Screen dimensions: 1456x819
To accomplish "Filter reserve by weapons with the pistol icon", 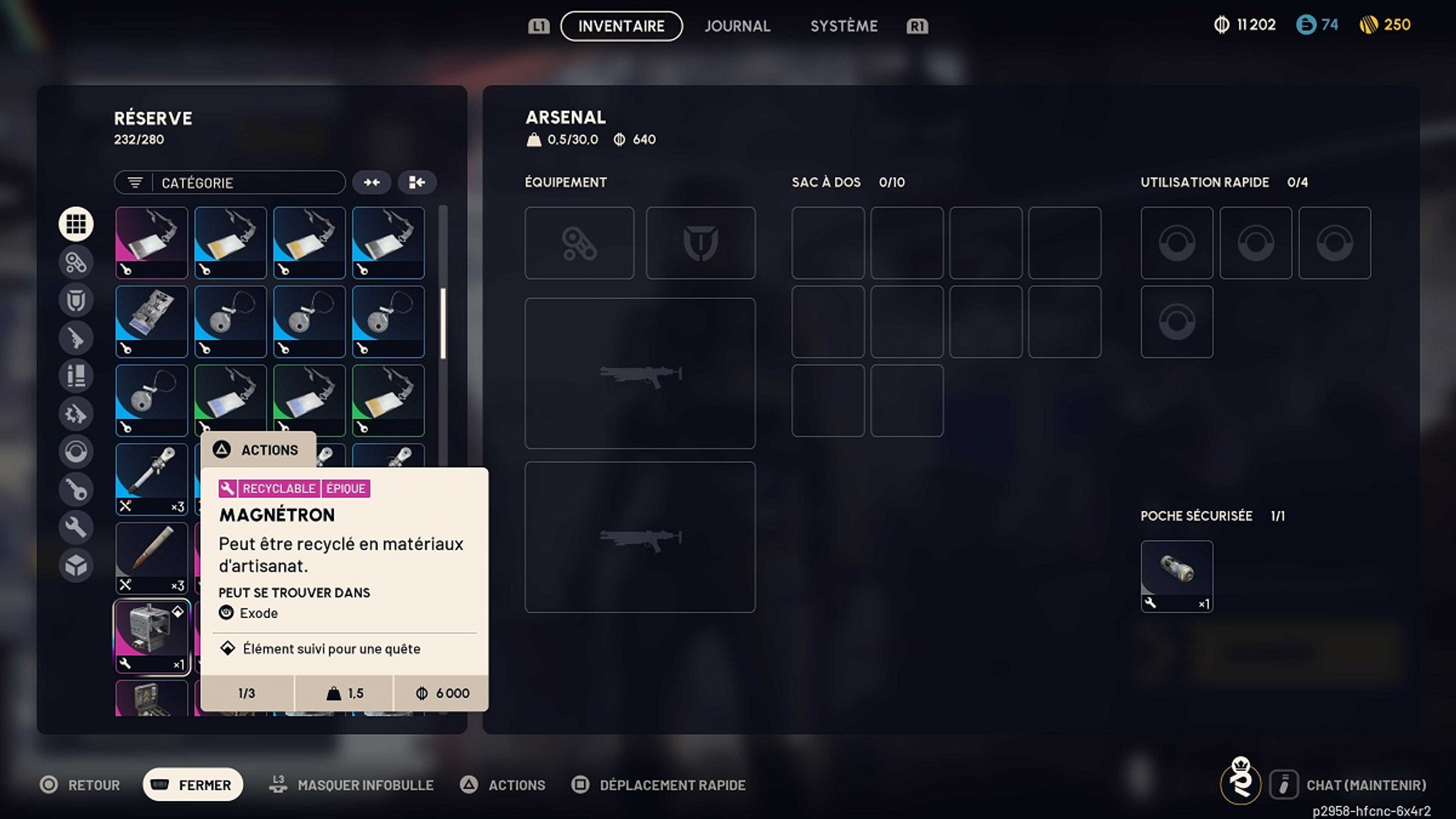I will coord(76,338).
